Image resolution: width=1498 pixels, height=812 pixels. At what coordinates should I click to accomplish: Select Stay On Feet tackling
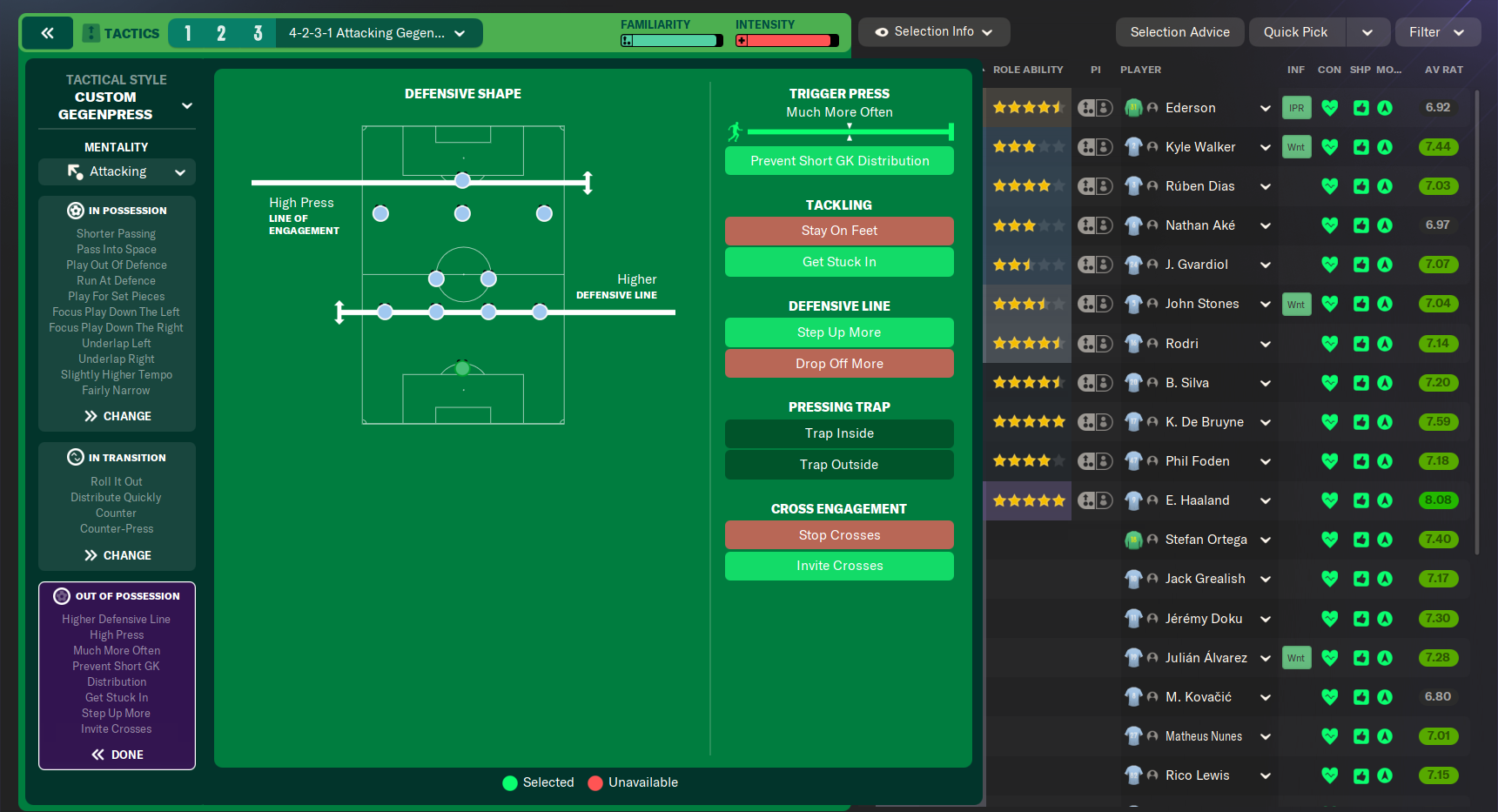839,231
